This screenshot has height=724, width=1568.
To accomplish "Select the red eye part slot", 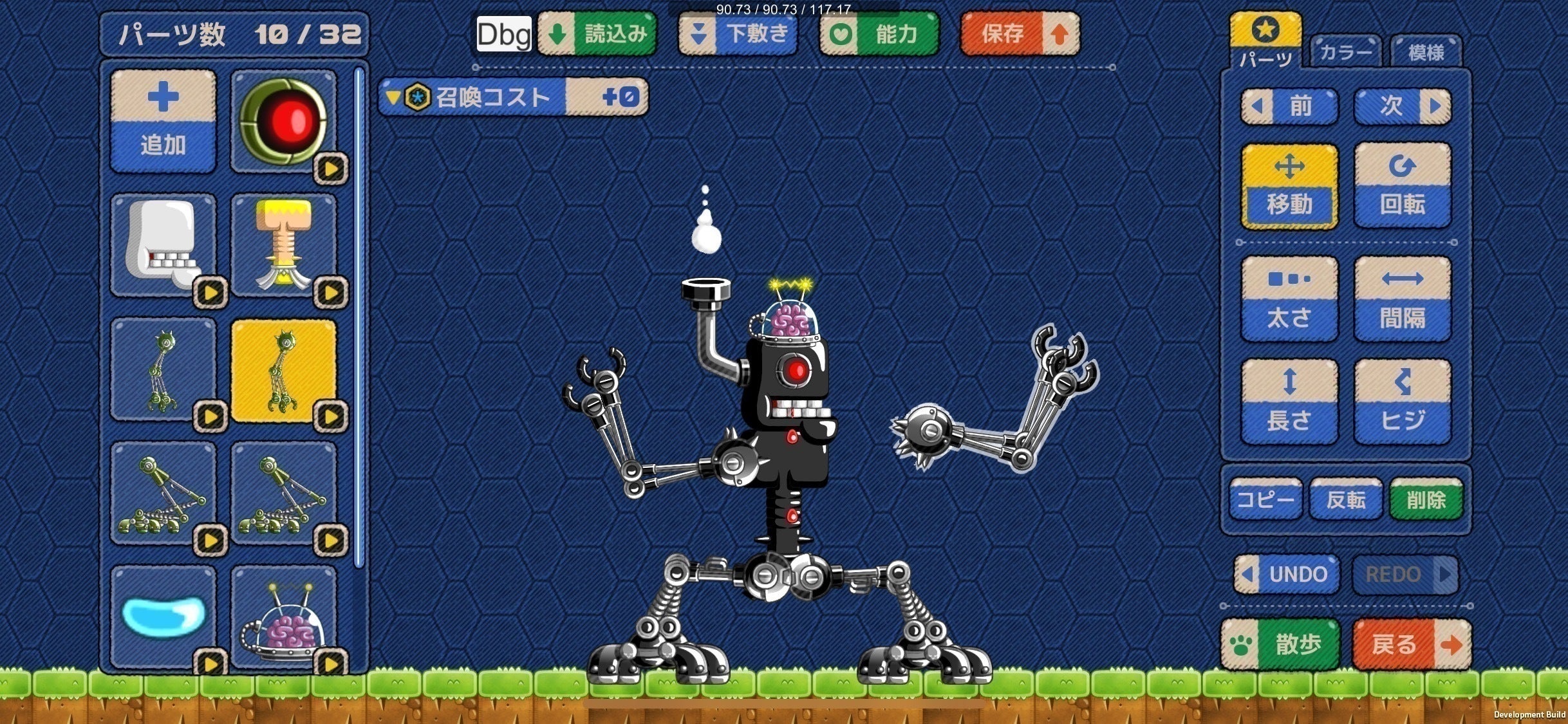I will (283, 122).
